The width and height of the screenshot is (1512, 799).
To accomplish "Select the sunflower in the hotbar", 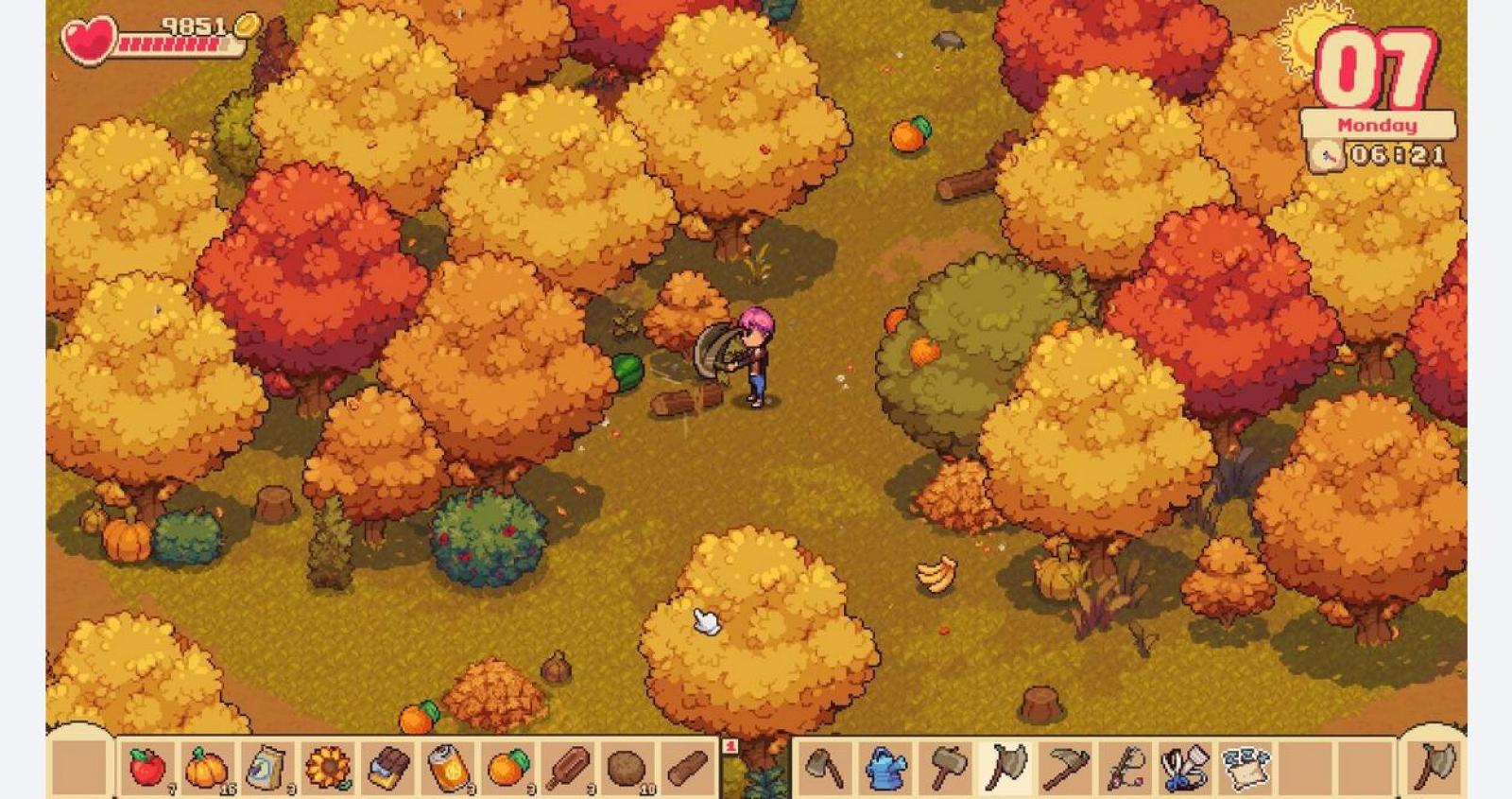I will pyautogui.click(x=328, y=767).
